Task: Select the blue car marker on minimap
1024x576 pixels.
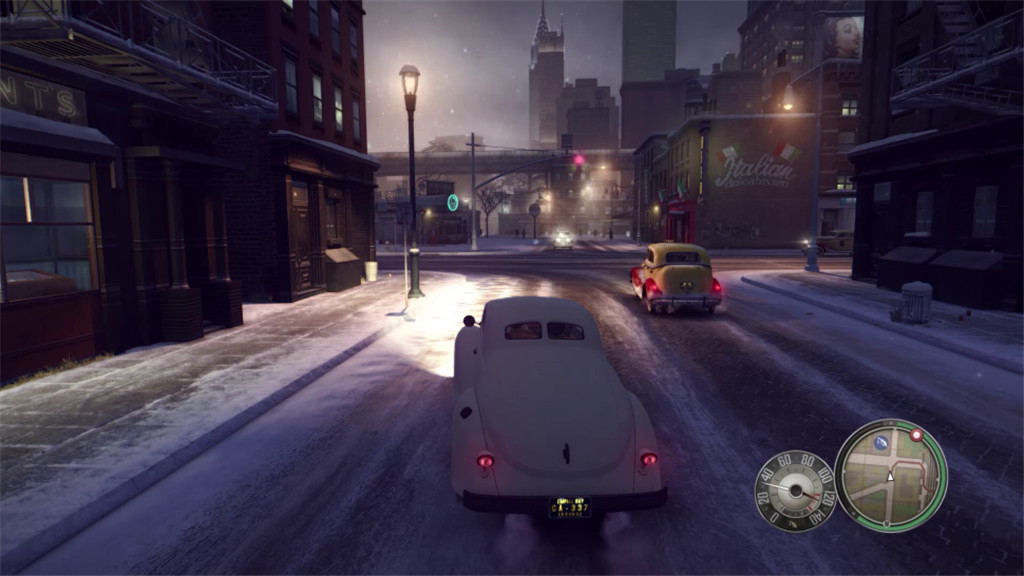Action: [881, 441]
